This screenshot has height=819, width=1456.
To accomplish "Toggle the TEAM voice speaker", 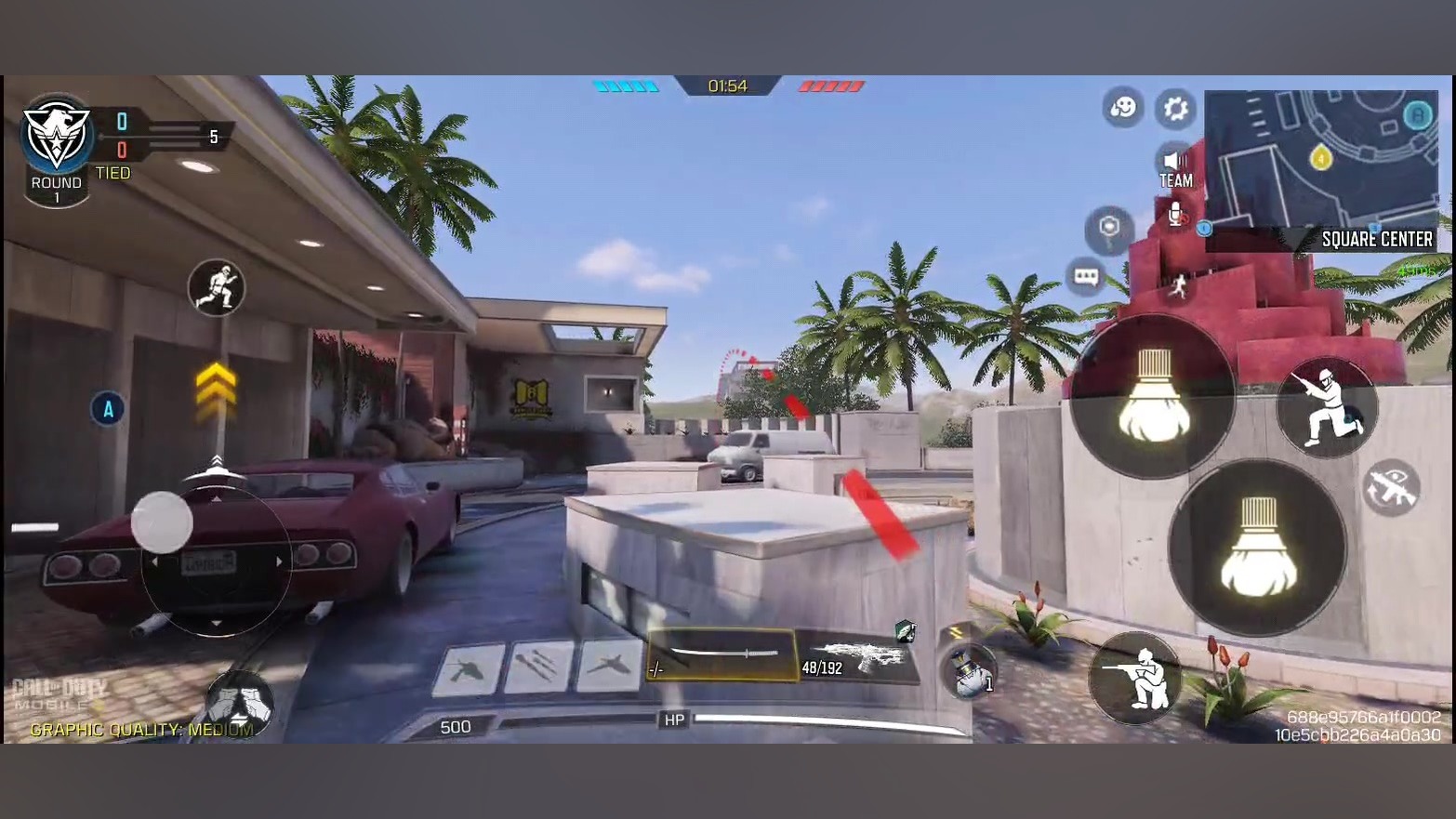I will coord(1175,168).
